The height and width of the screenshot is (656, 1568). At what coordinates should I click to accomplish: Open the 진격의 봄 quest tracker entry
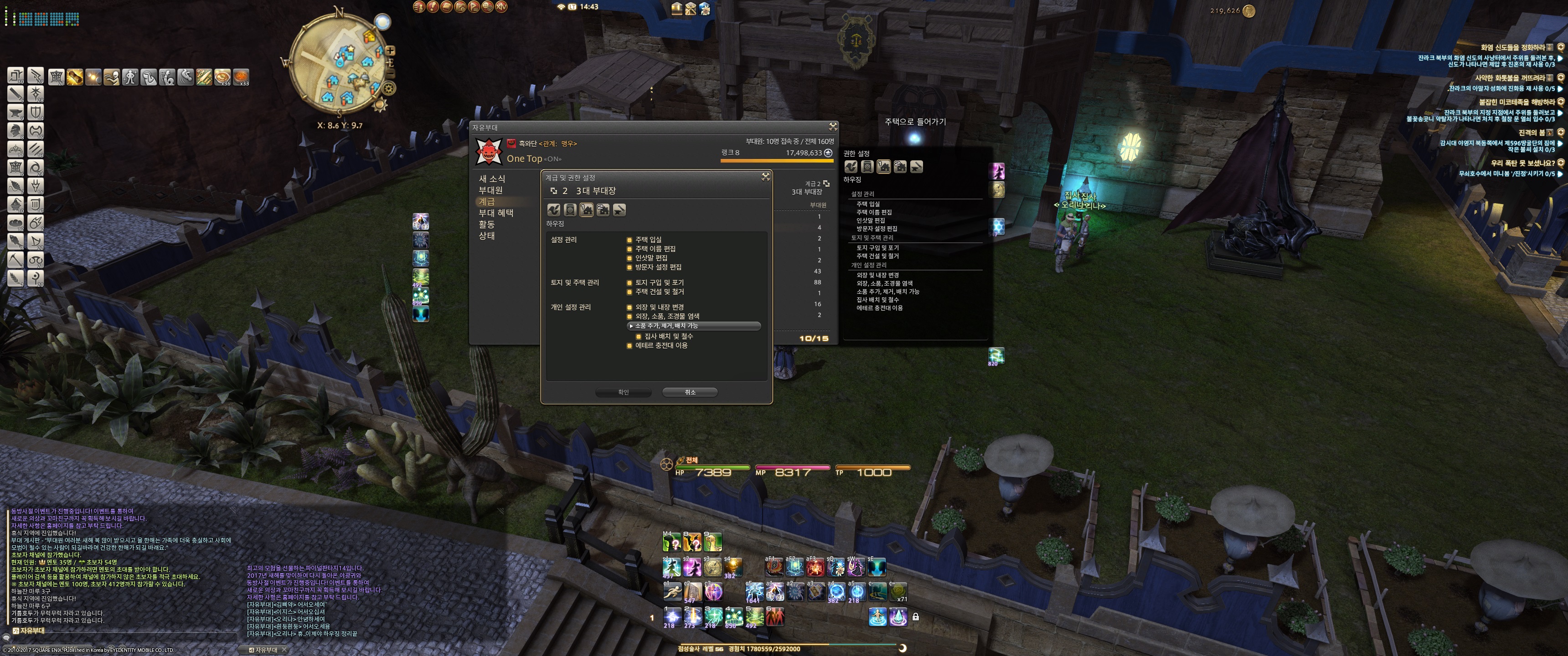[1532, 133]
